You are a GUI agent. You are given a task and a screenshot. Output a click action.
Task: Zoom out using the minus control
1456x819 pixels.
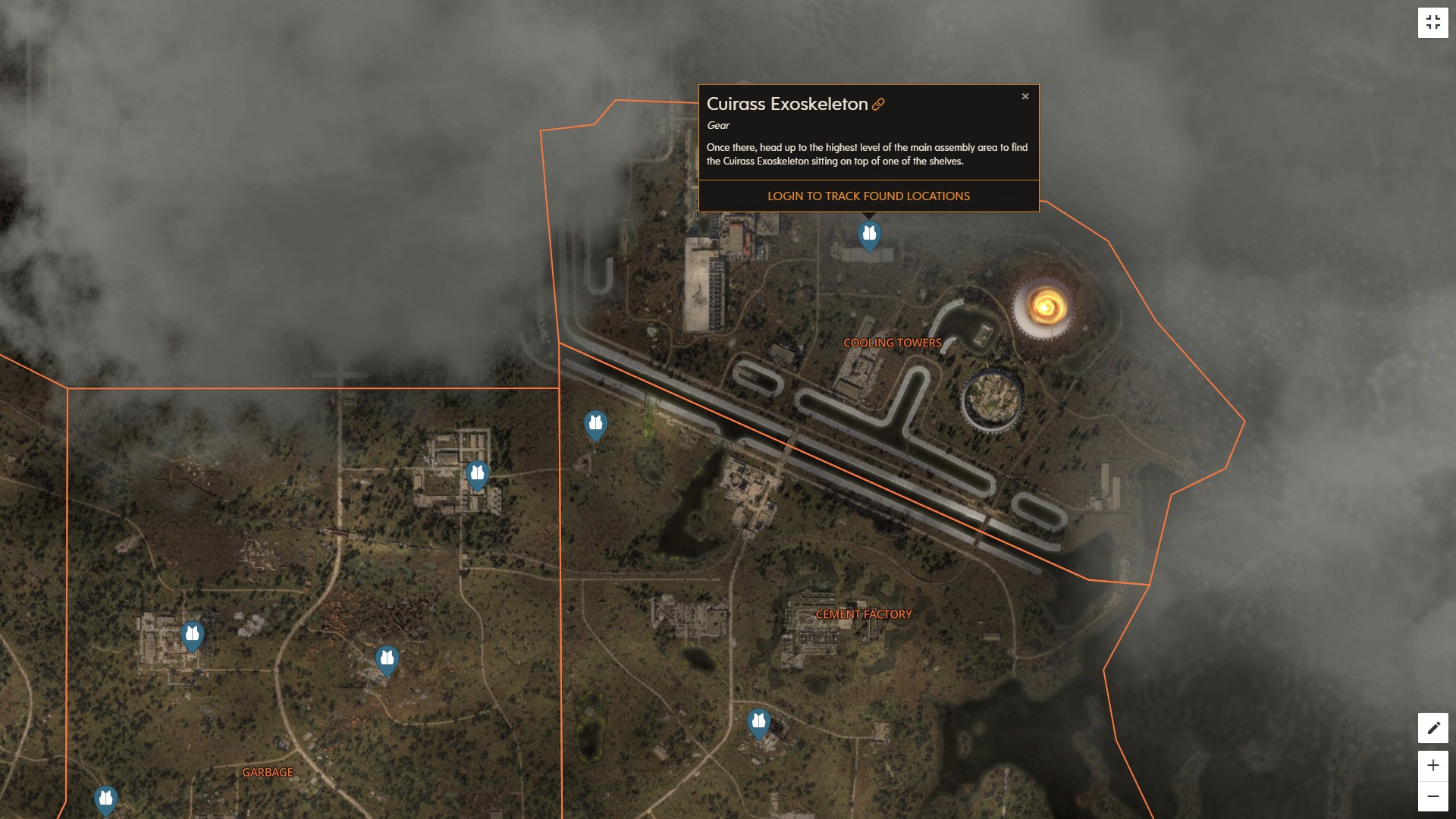point(1433,796)
